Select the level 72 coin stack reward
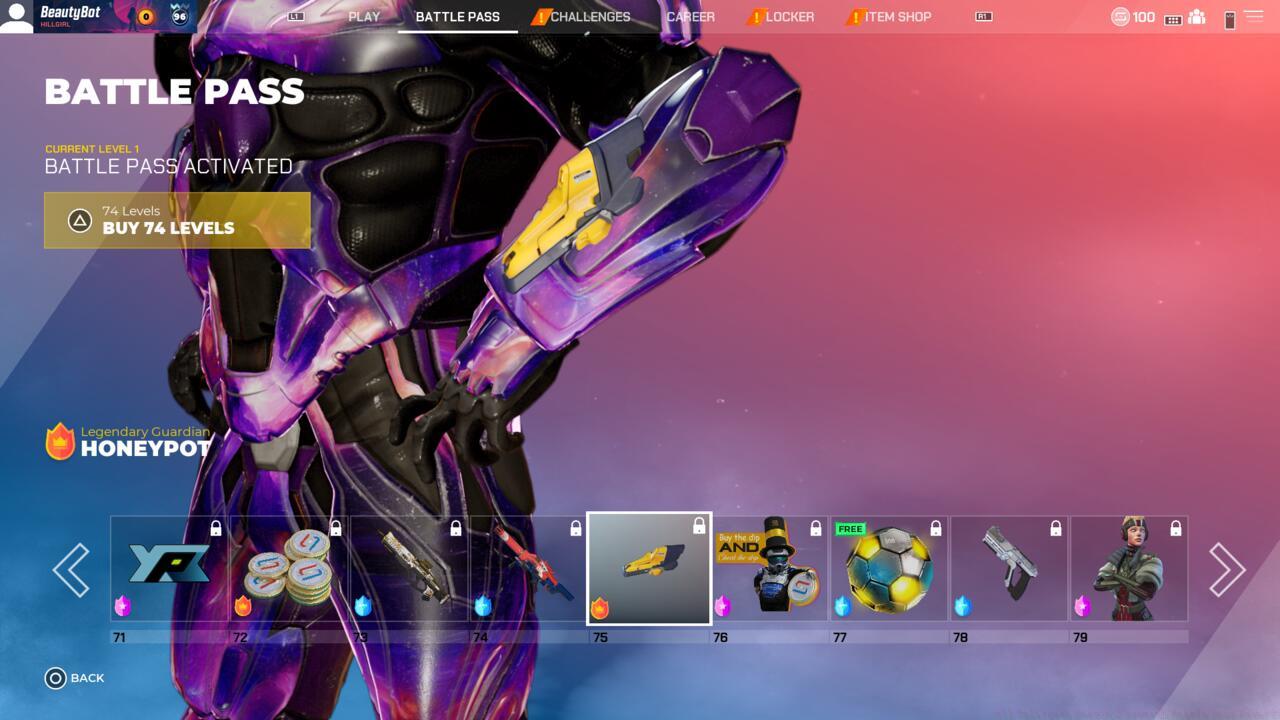The width and height of the screenshot is (1280, 720). [x=289, y=569]
